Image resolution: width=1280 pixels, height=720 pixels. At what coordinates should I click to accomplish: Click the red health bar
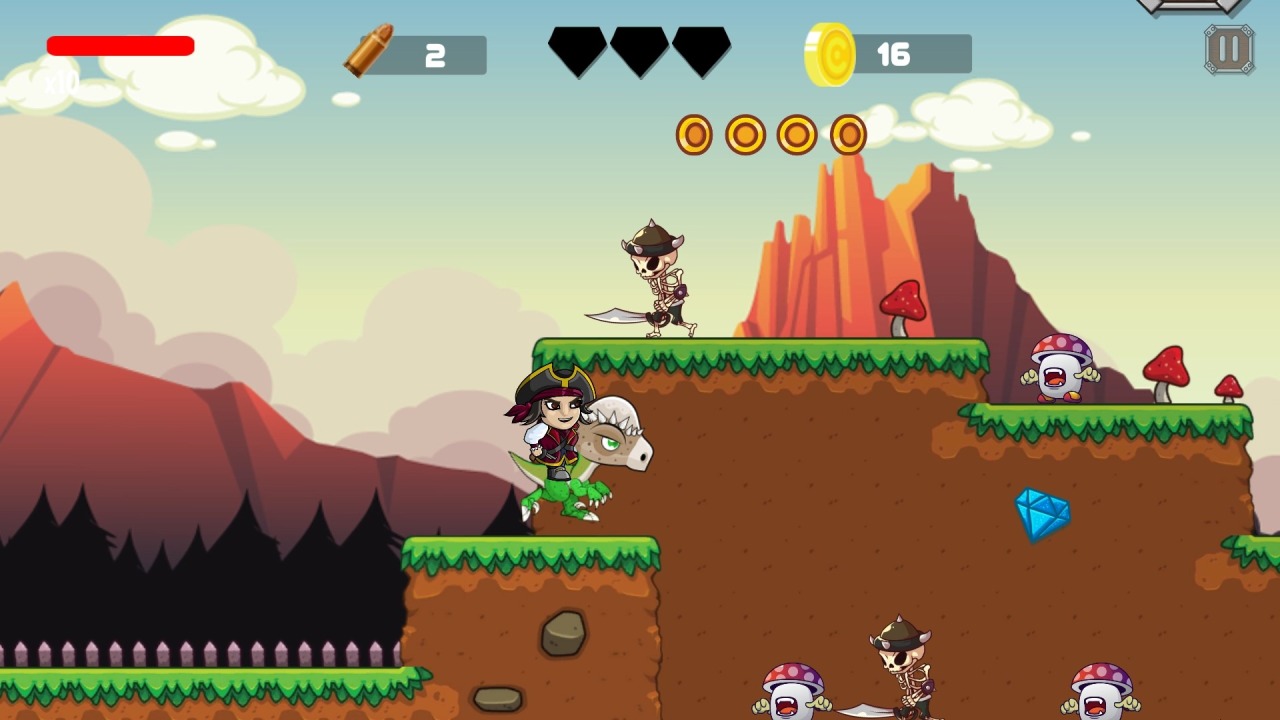click(120, 45)
